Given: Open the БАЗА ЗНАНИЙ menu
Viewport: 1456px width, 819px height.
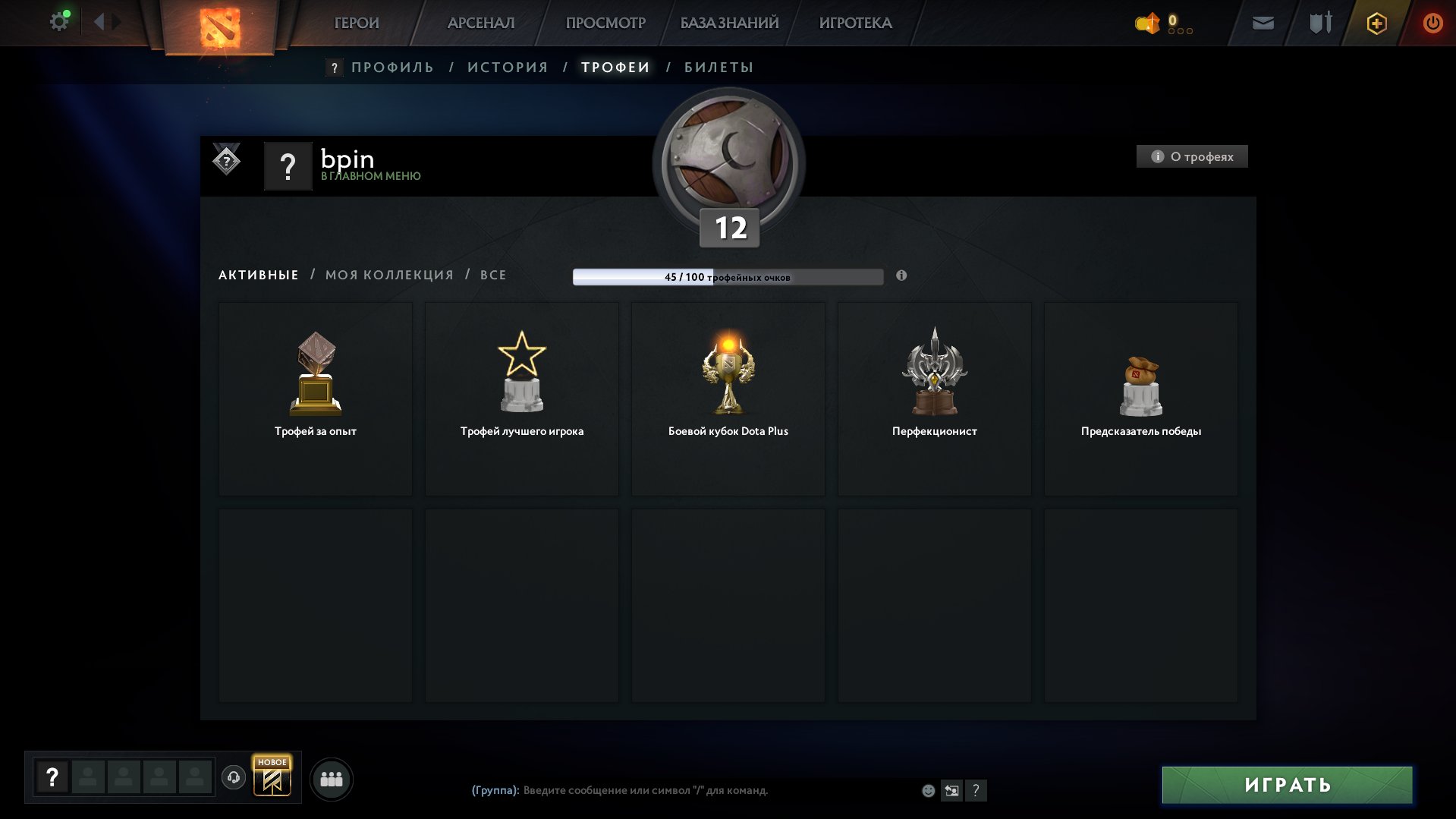Looking at the screenshot, I should 727,23.
